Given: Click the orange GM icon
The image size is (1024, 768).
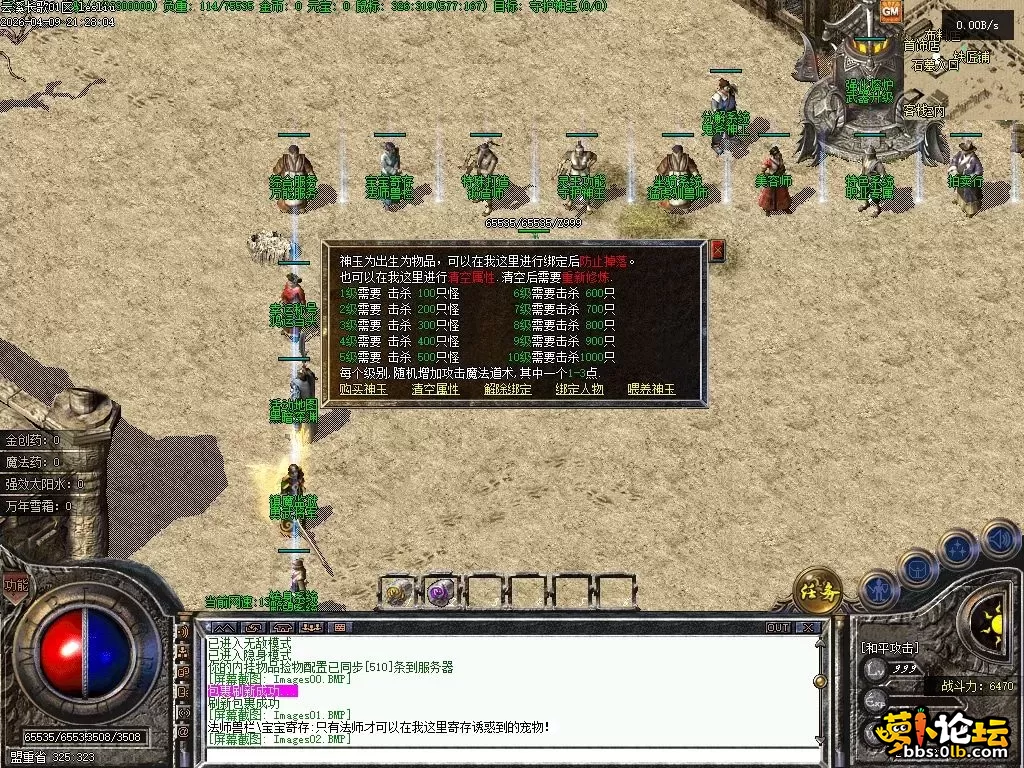Looking at the screenshot, I should tap(890, 13).
